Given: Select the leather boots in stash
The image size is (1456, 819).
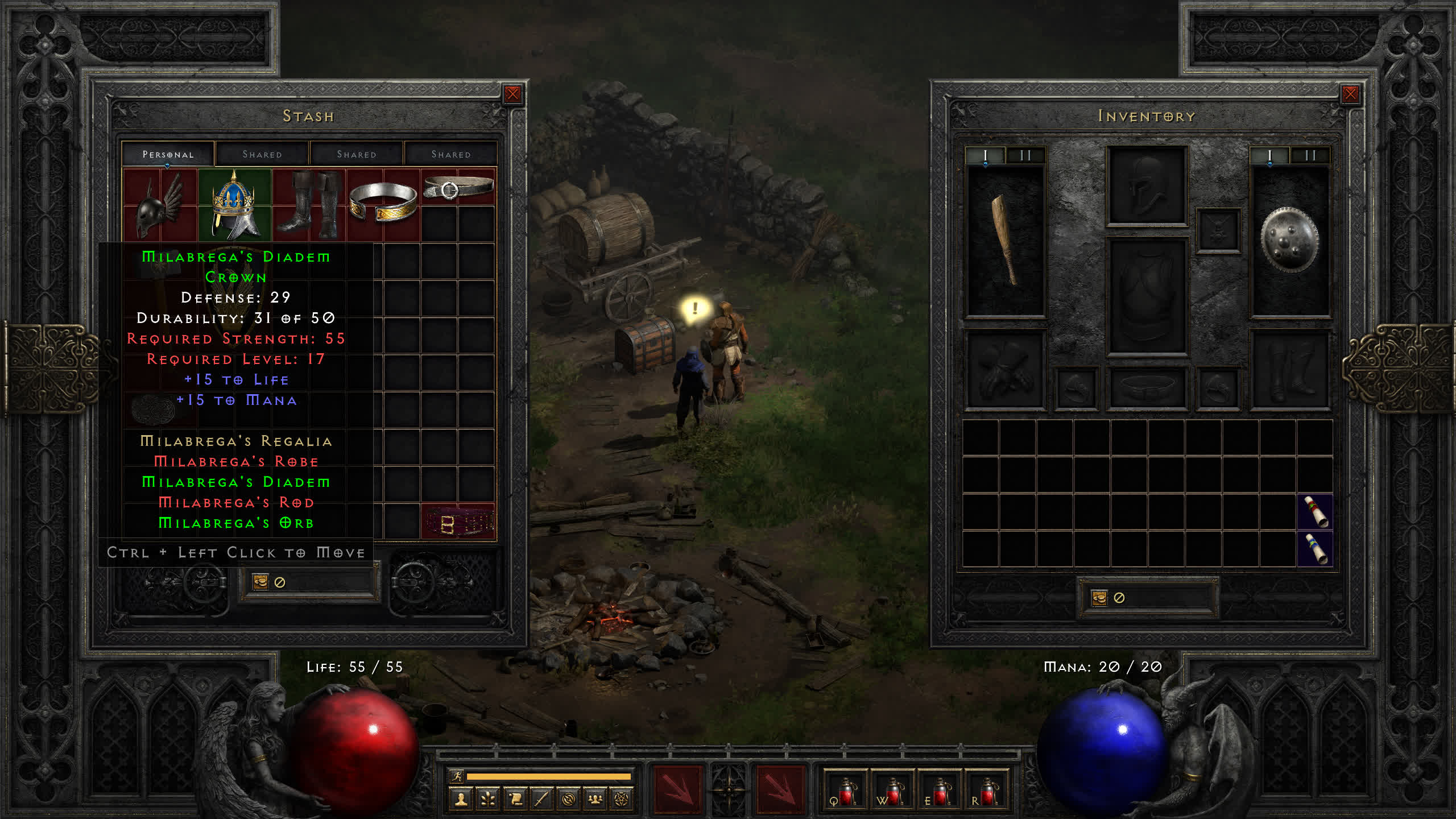Looking at the screenshot, I should 309,204.
